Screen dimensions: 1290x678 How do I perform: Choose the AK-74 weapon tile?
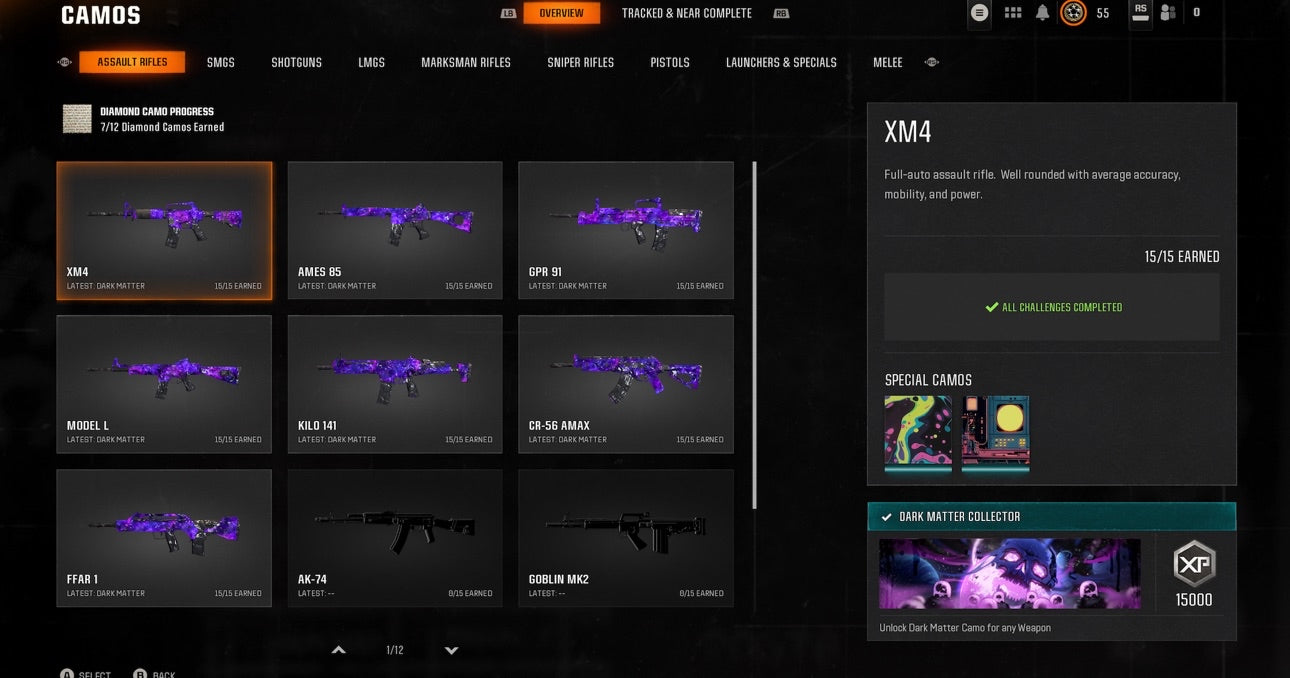point(395,538)
